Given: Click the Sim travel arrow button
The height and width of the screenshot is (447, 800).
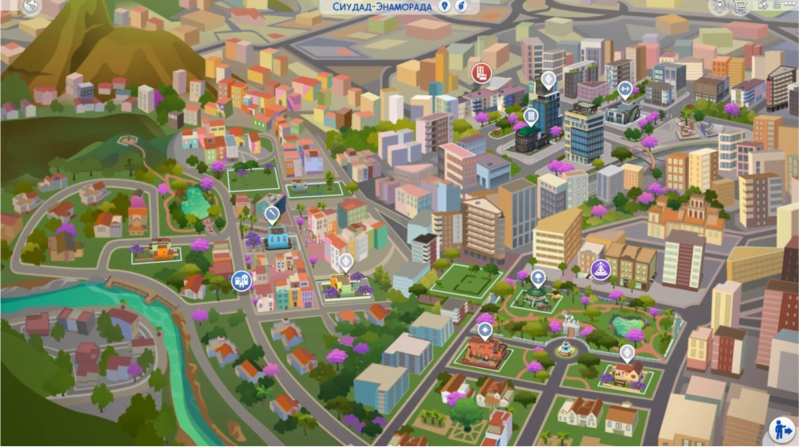Looking at the screenshot, I should point(783,430).
